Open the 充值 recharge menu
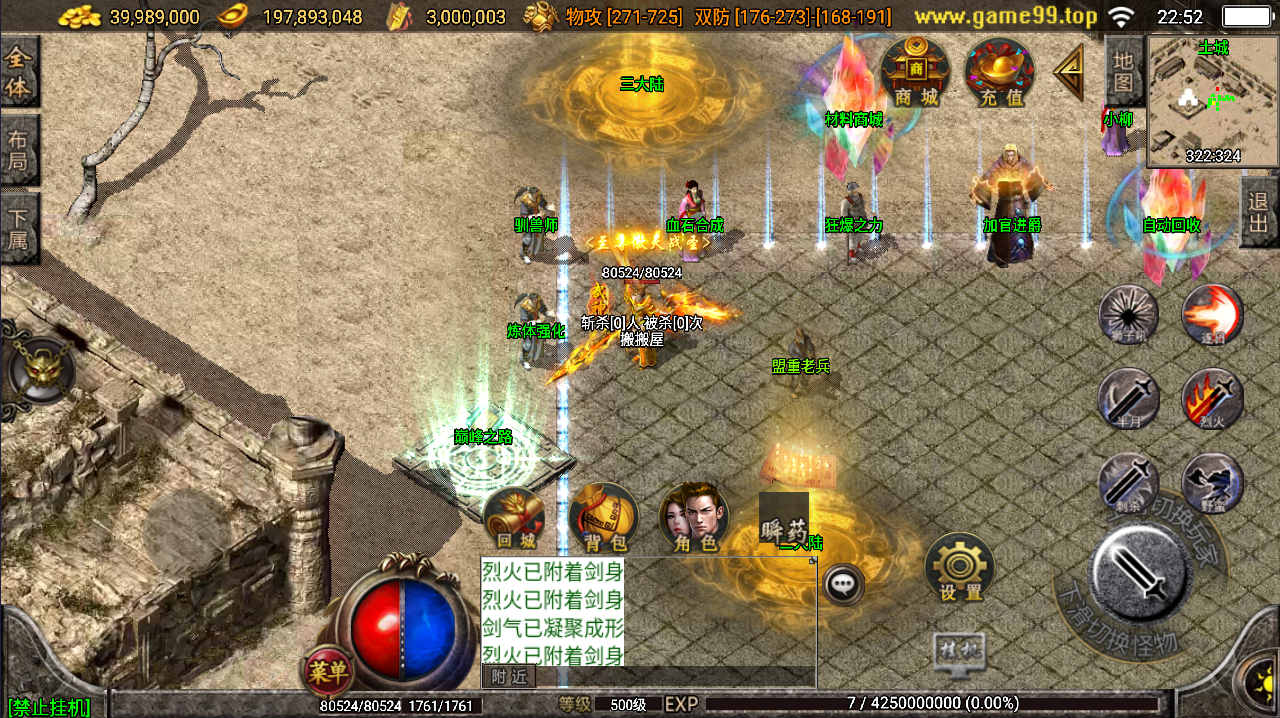The image size is (1280, 718). click(1000, 72)
